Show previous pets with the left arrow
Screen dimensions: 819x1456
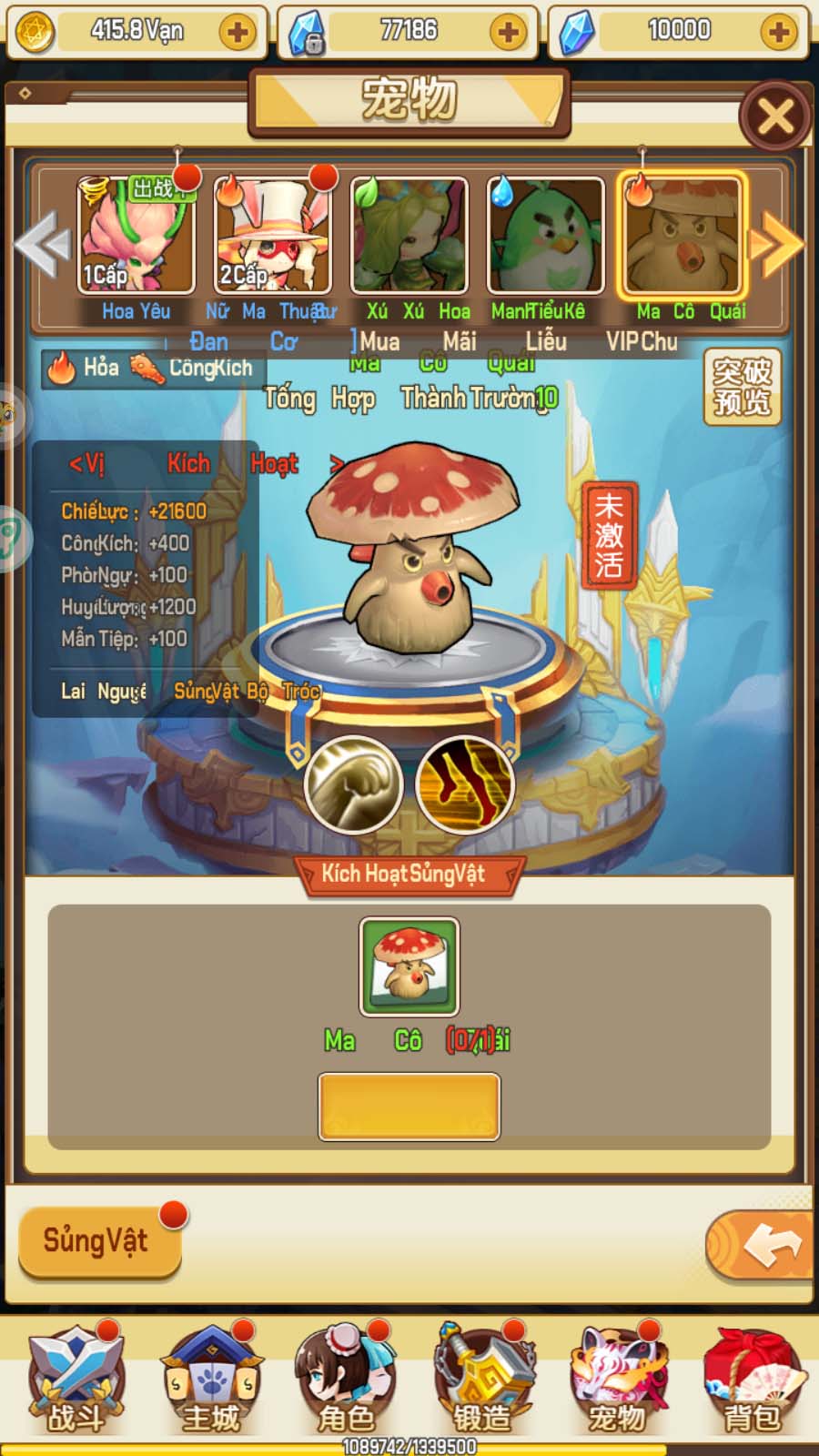[x=42, y=244]
